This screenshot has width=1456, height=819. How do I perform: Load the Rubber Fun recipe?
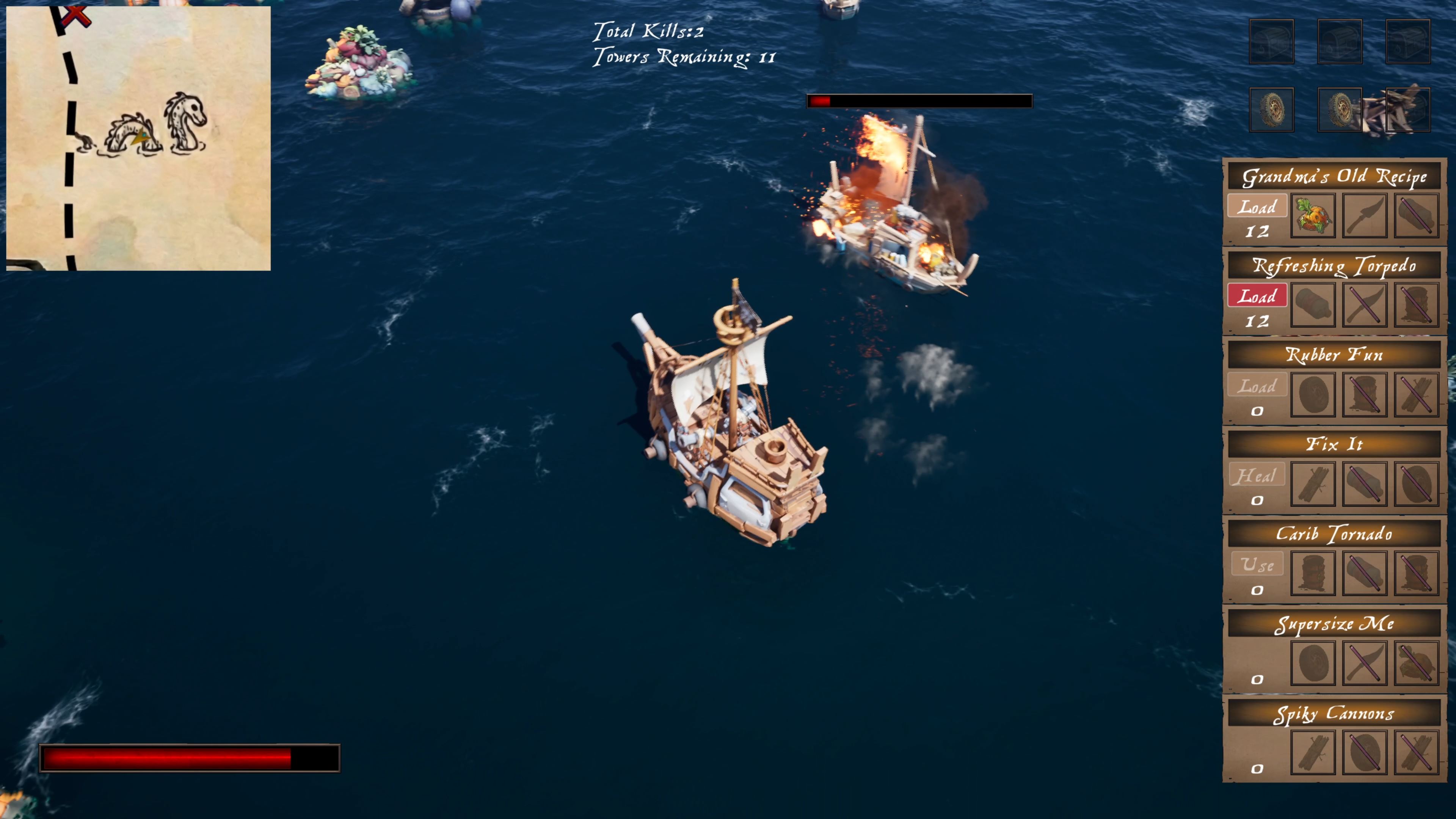click(x=1257, y=386)
